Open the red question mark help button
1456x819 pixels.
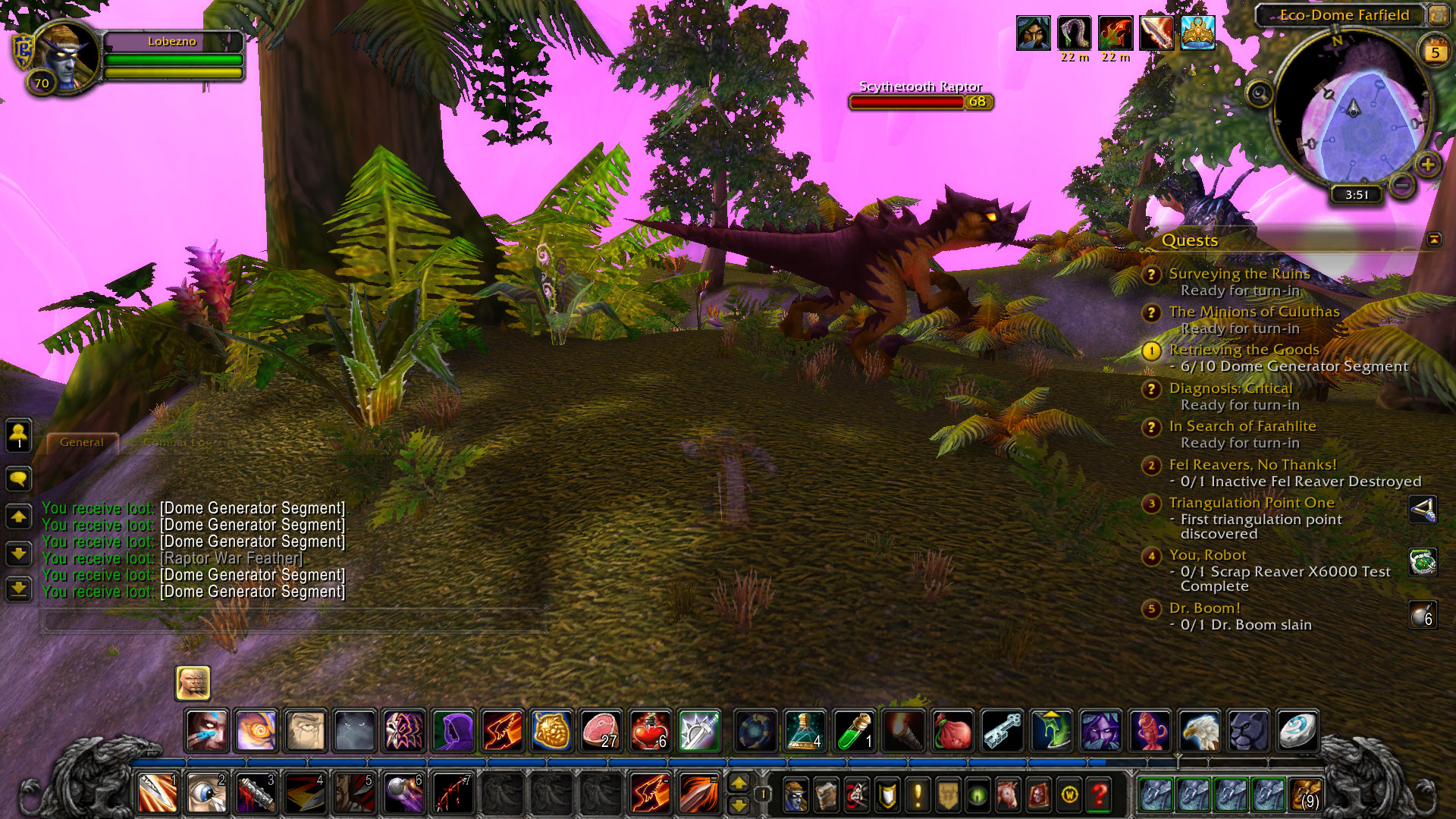pos(1099,795)
